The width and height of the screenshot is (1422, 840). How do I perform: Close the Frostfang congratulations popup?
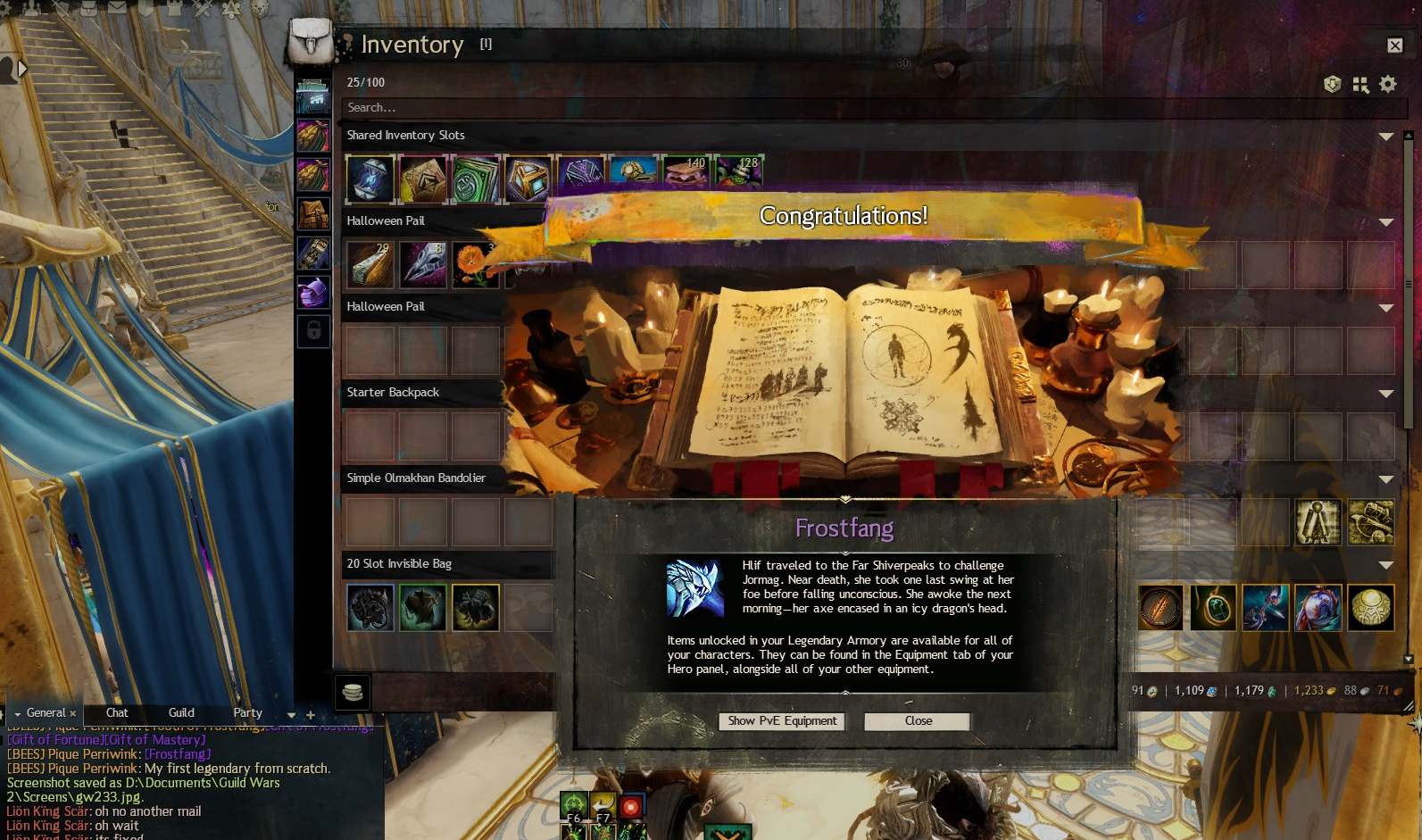(x=917, y=721)
